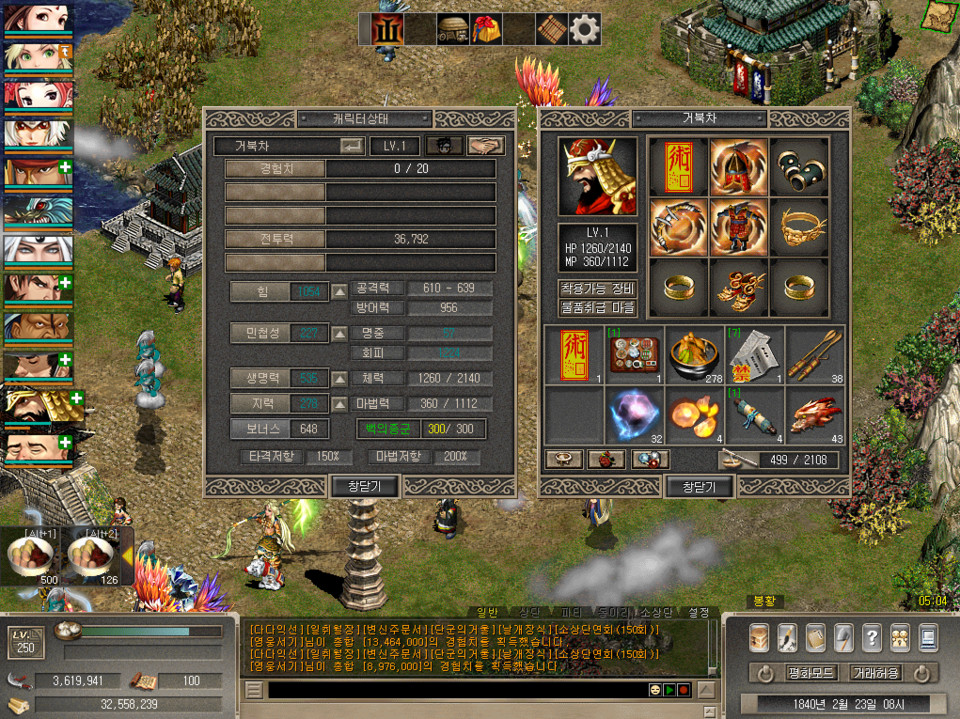Use the Alt+1 quick slot food bowl
The width and height of the screenshot is (960, 719).
pyautogui.click(x=33, y=556)
